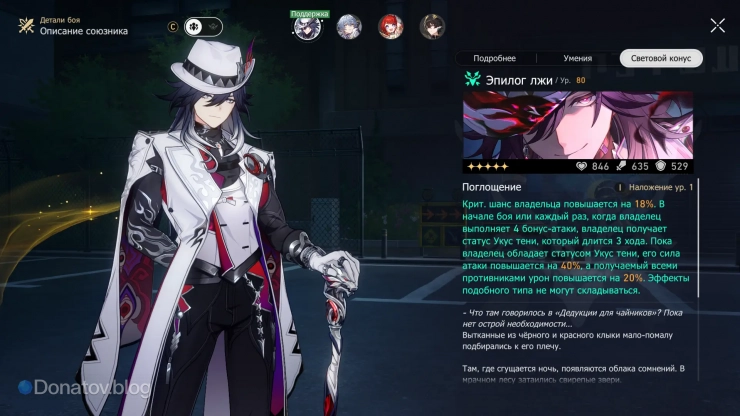Select the Световой конус tab
Screen dimensions: 740x416
tap(660, 59)
